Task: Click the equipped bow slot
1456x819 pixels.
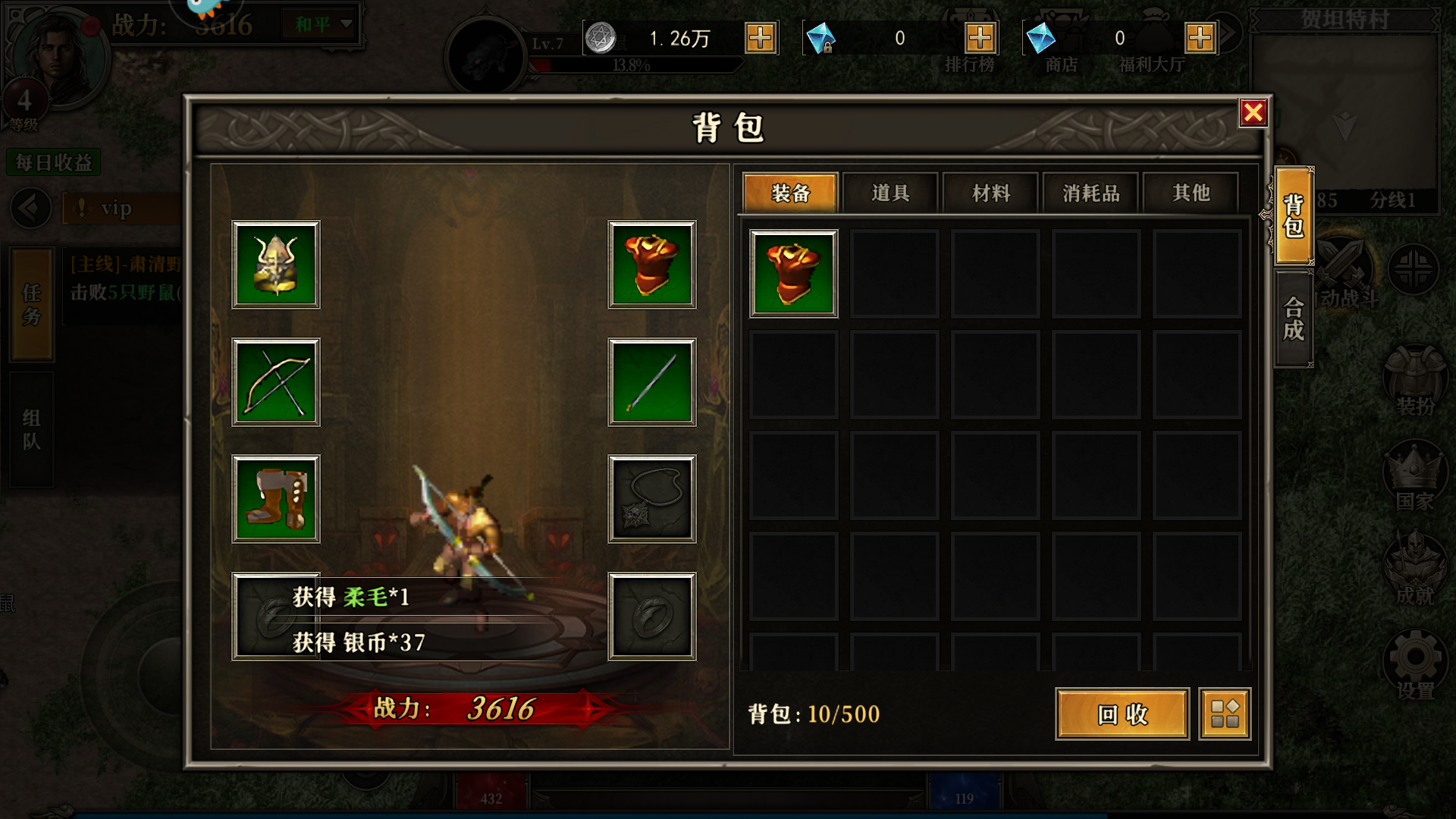Action: tap(275, 382)
